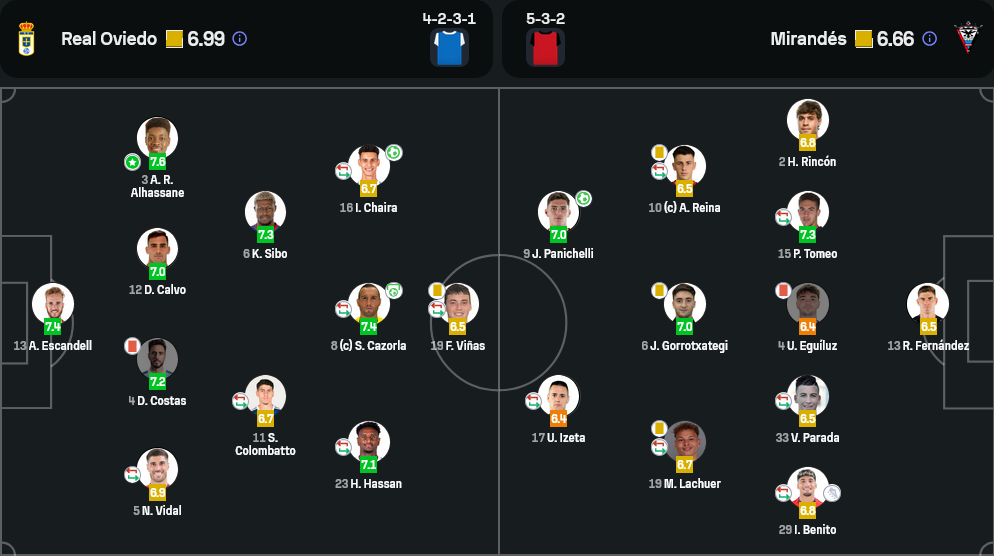Show info for Mirandés's 6.66 rating
994x556 pixels.
point(929,39)
